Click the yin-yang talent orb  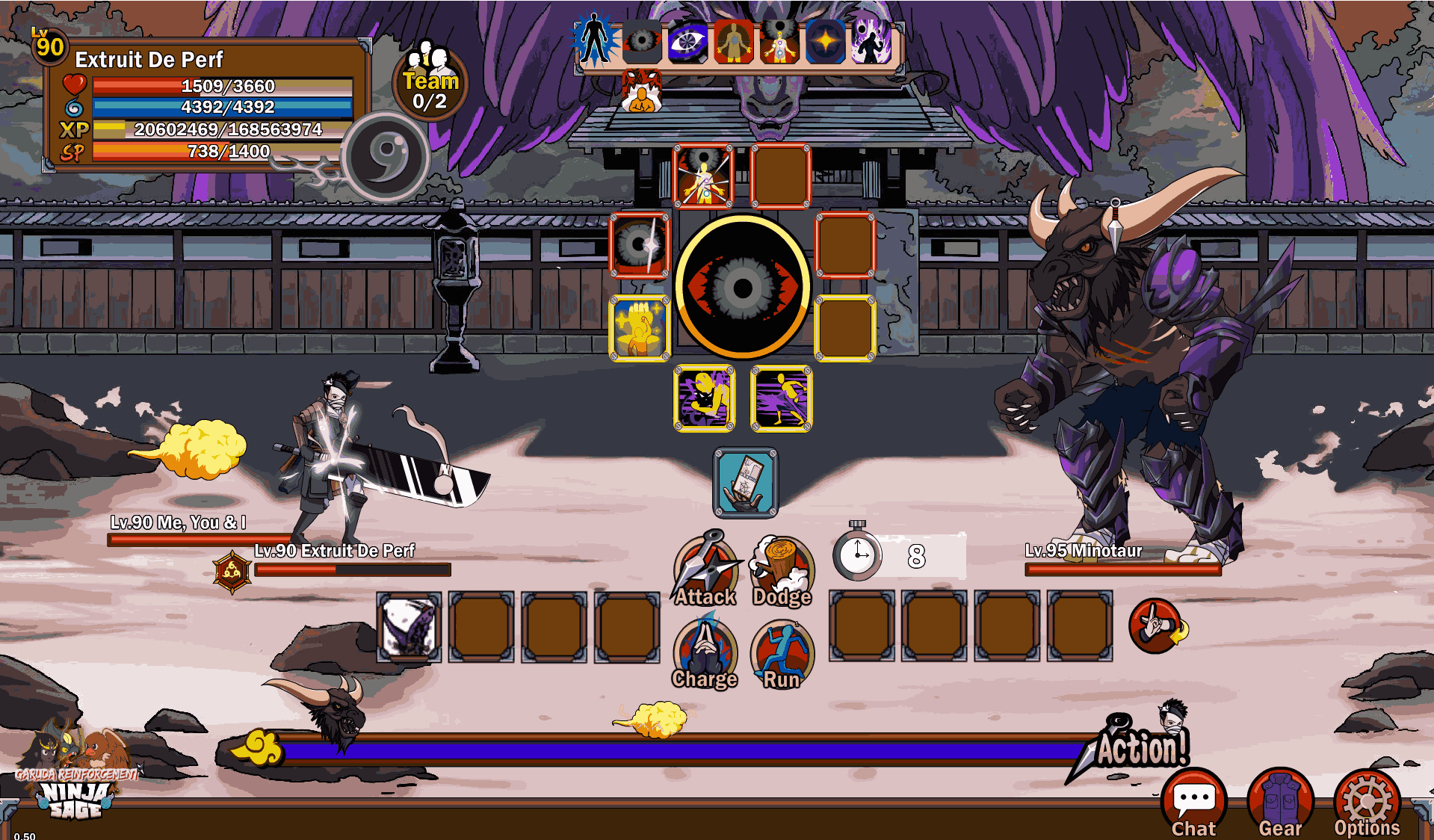point(386,156)
